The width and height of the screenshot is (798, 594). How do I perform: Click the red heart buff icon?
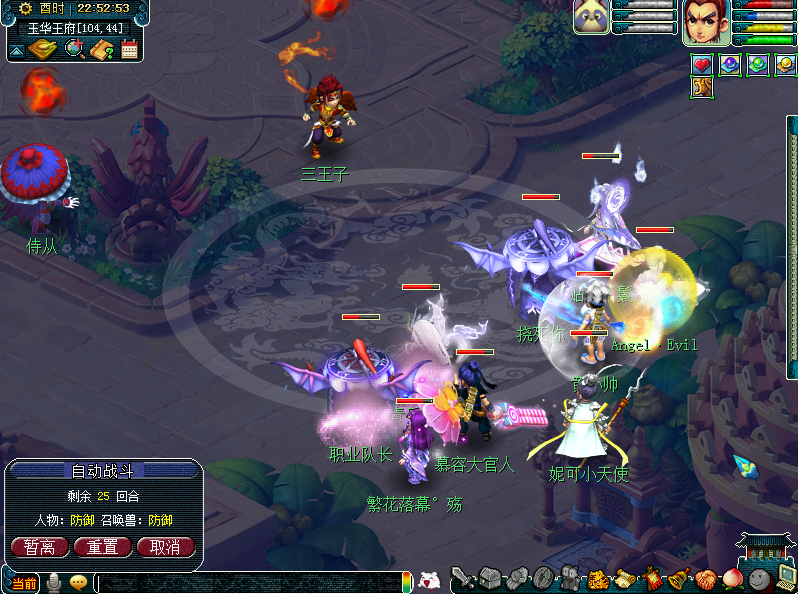click(x=702, y=65)
